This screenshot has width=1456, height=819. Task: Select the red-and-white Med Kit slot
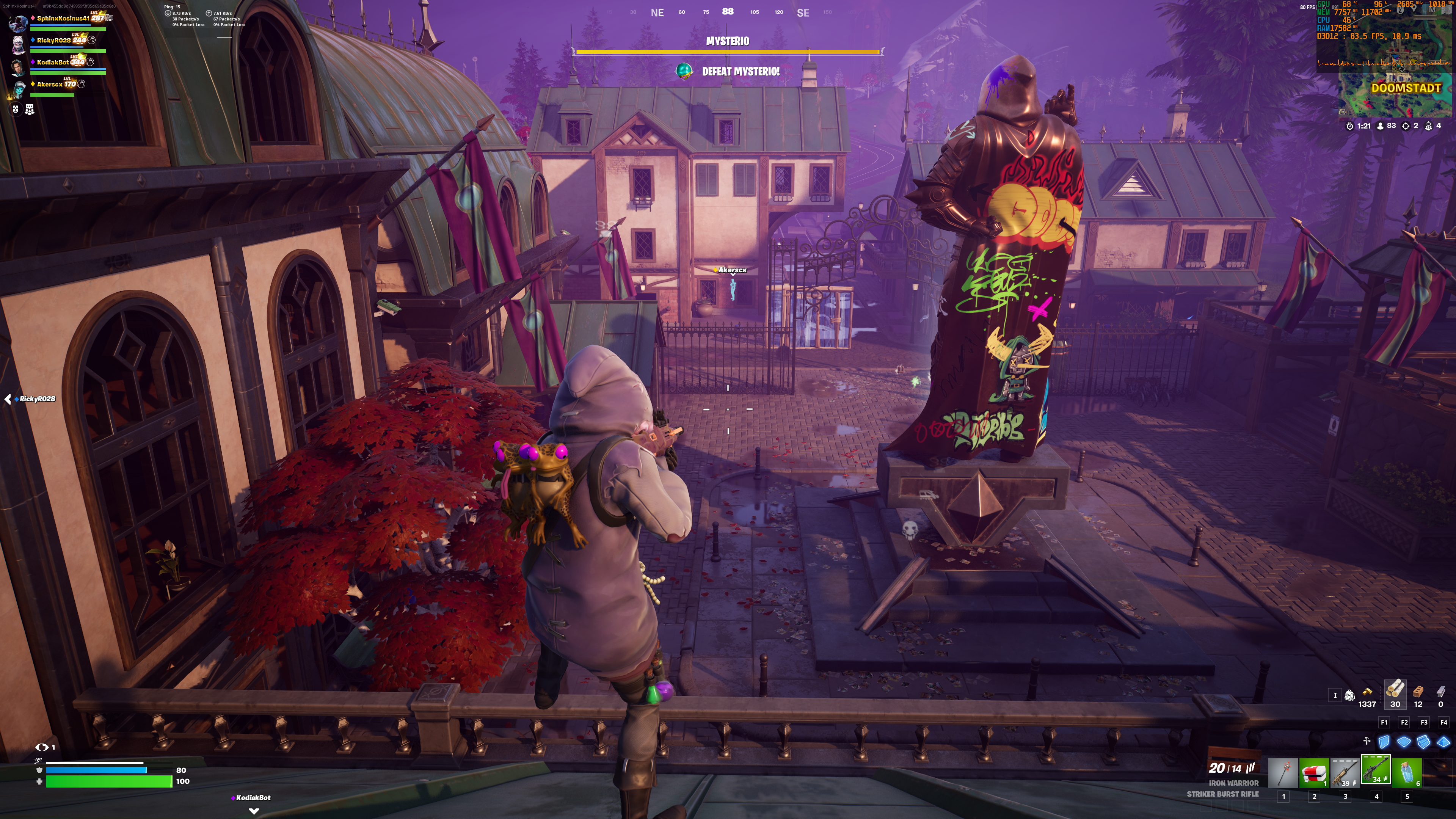[1314, 772]
